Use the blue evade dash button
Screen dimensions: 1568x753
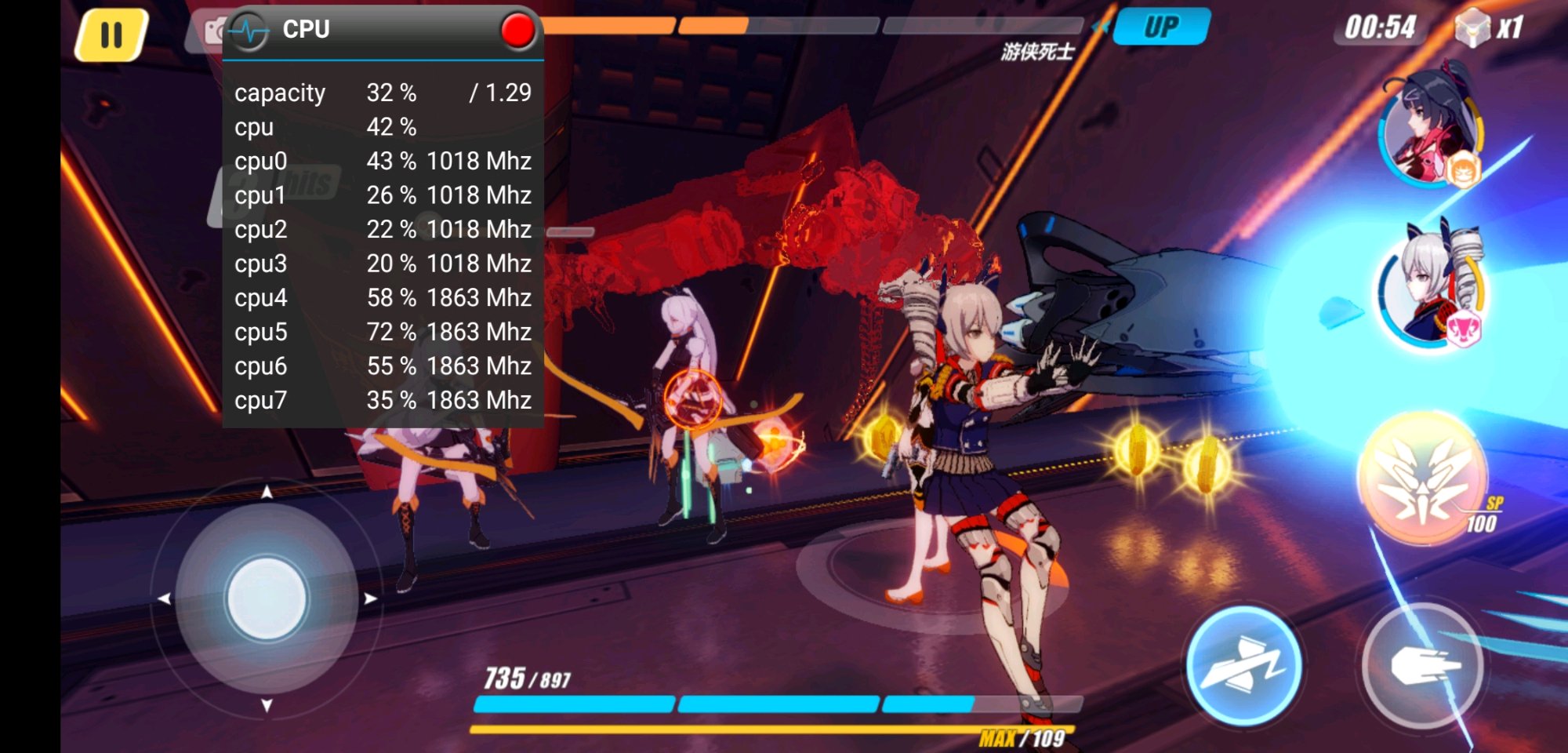point(1243,666)
